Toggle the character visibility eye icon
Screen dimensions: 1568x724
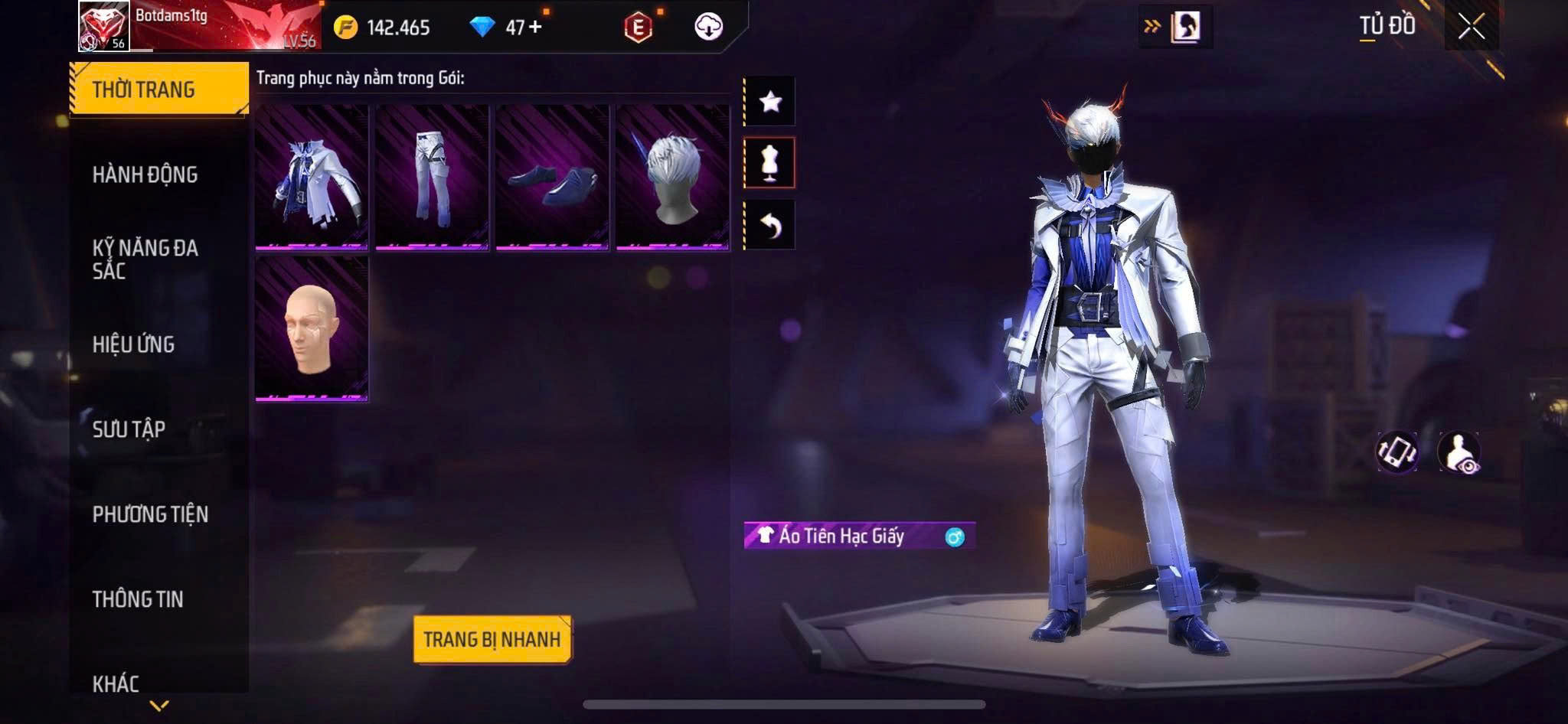coord(1459,452)
